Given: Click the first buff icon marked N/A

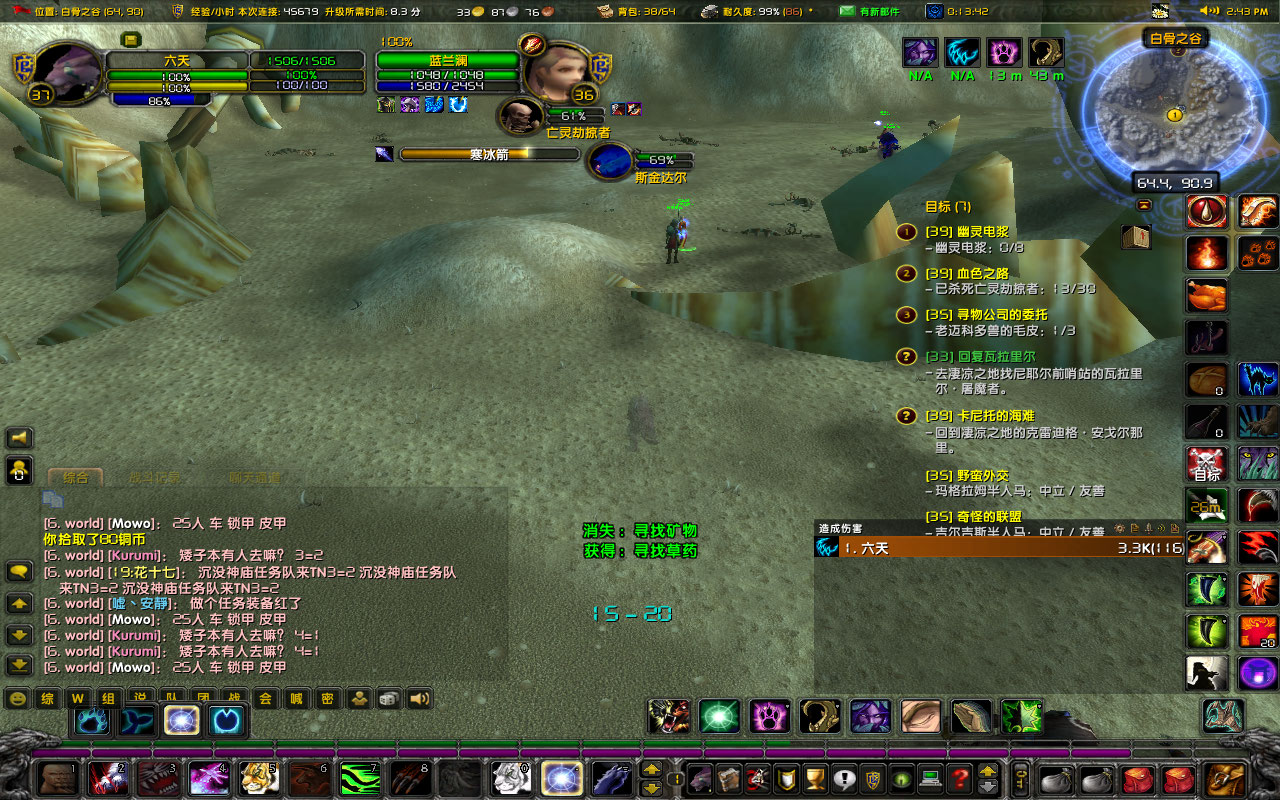Looking at the screenshot, I should tap(920, 52).
